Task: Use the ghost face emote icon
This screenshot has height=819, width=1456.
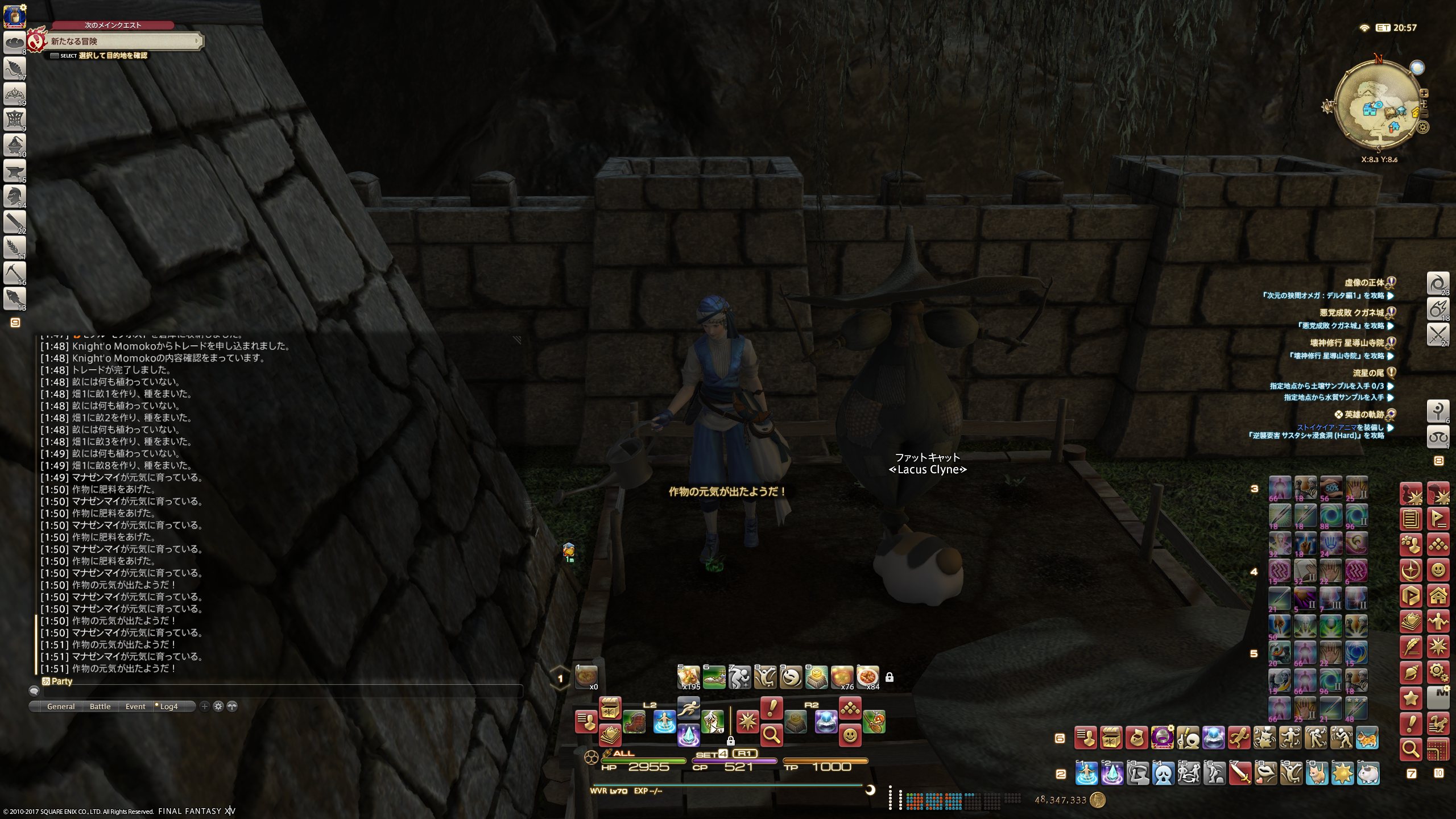Action: click(1164, 773)
